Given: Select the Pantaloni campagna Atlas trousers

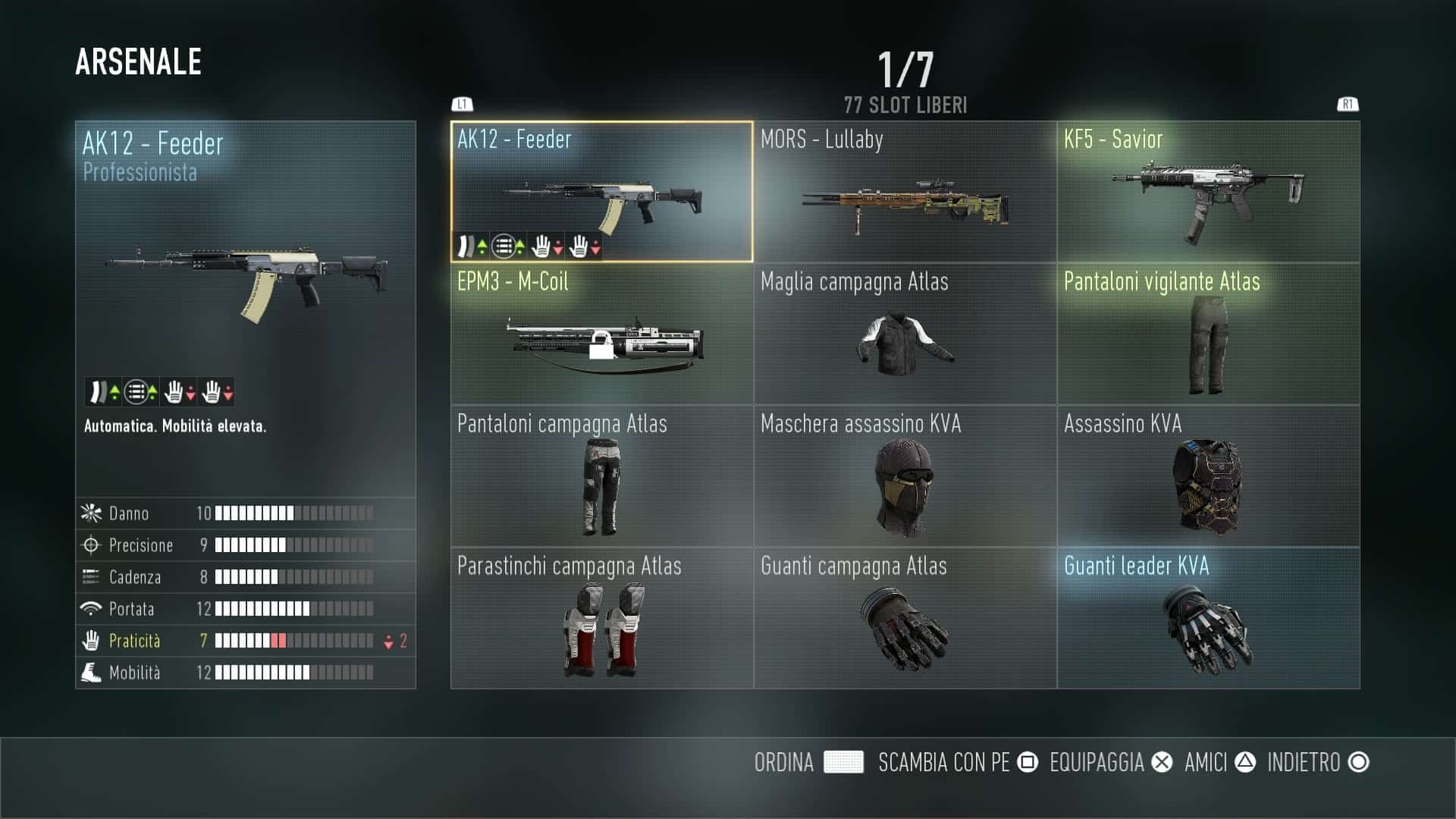Looking at the screenshot, I should [601, 476].
